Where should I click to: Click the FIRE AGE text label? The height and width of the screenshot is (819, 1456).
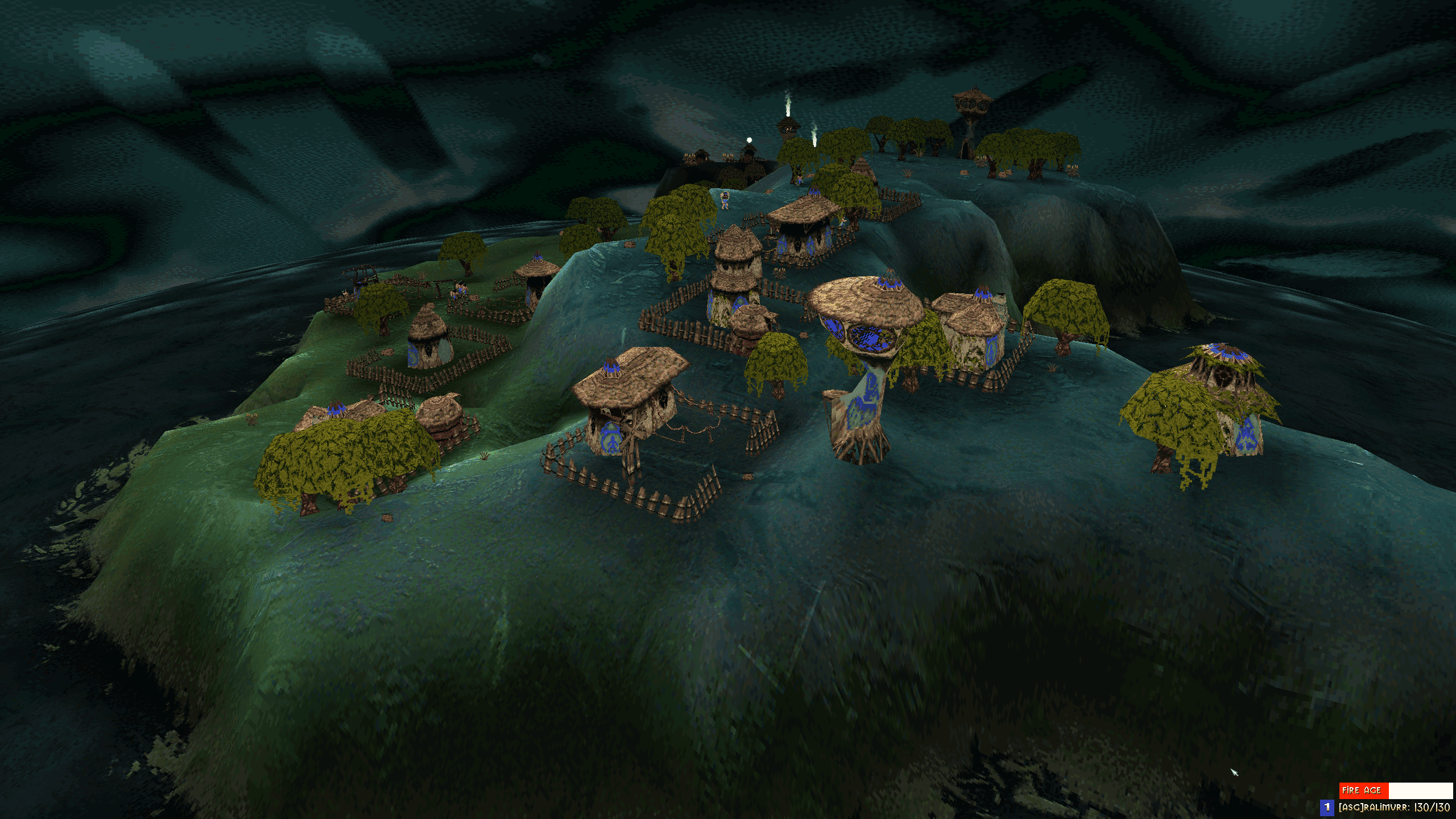[x=1361, y=791]
